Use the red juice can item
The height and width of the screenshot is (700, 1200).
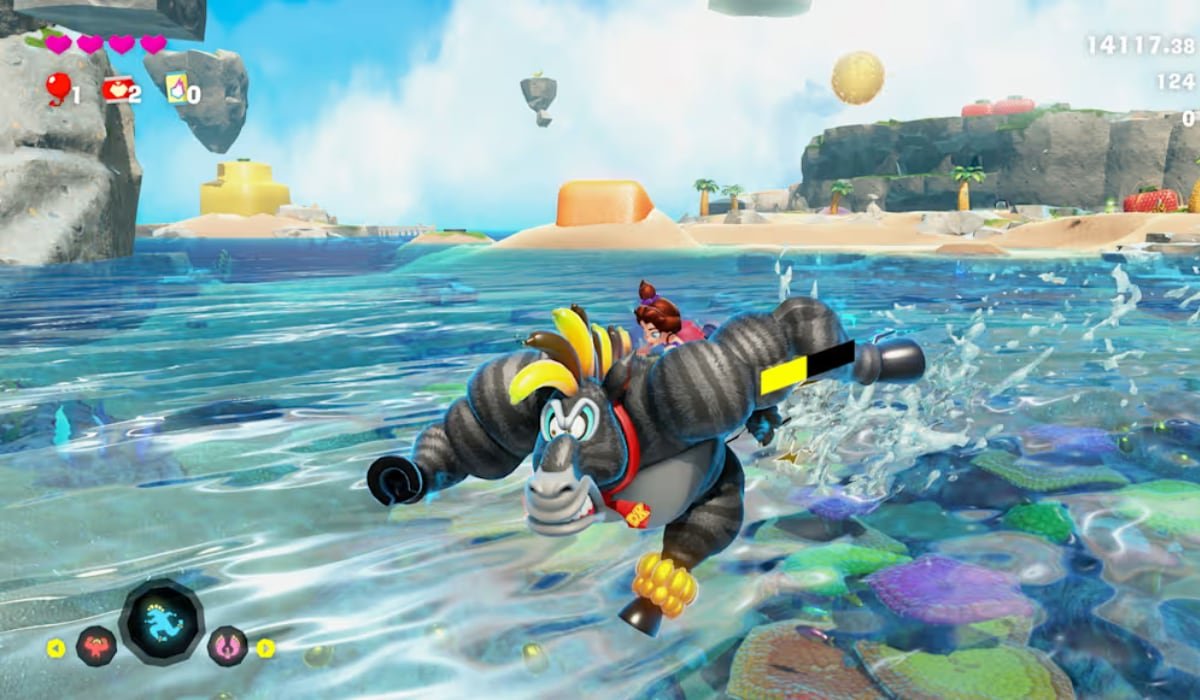[116, 91]
